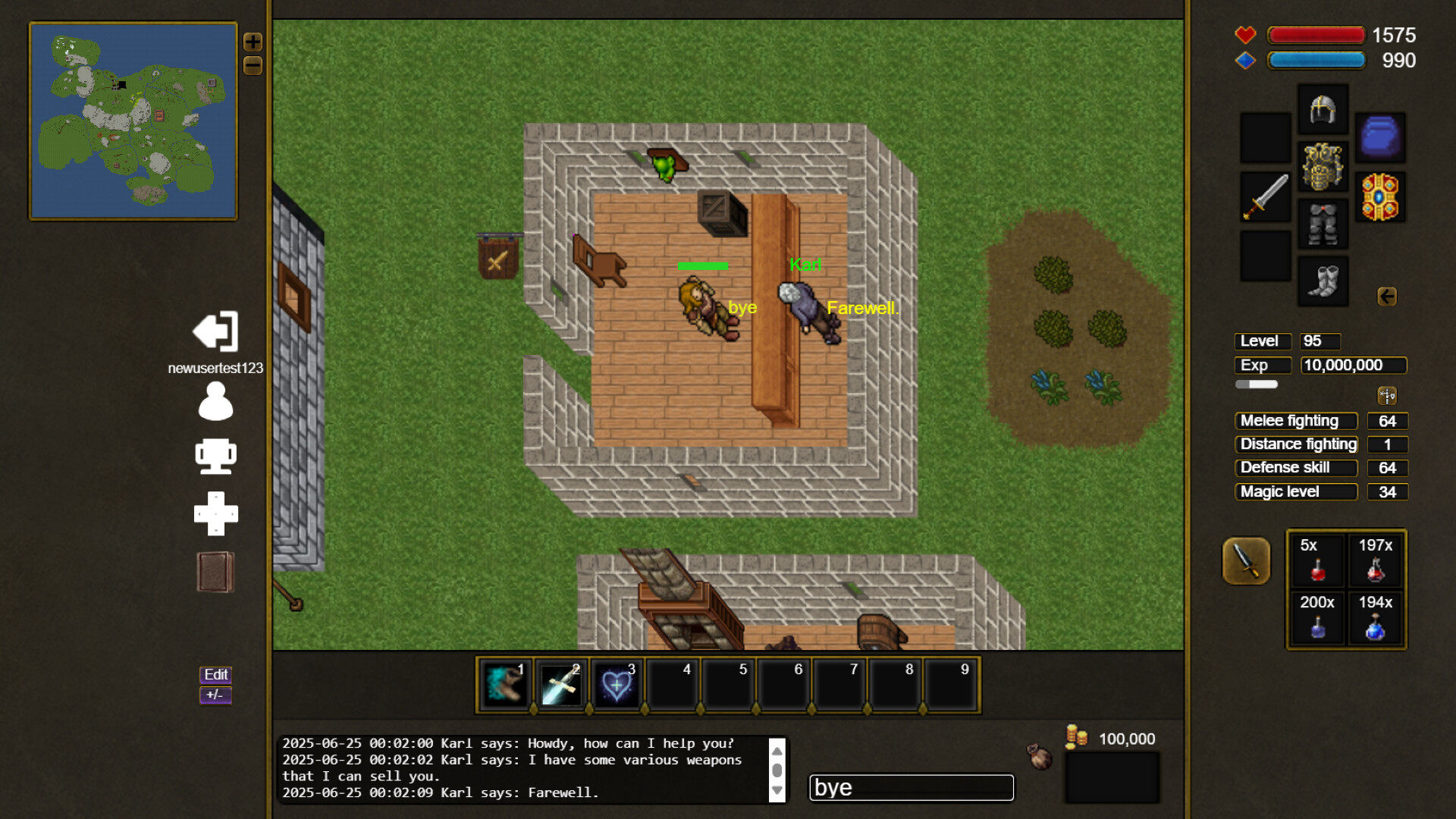Select the dagger attack icon beside the potions
Viewport: 1456px width, 819px height.
pos(1246,560)
